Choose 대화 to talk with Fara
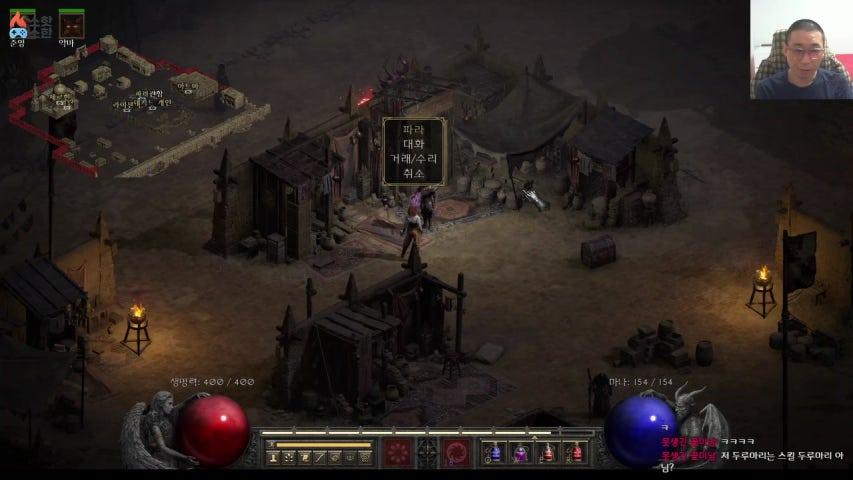853x480 pixels. pyautogui.click(x=413, y=144)
